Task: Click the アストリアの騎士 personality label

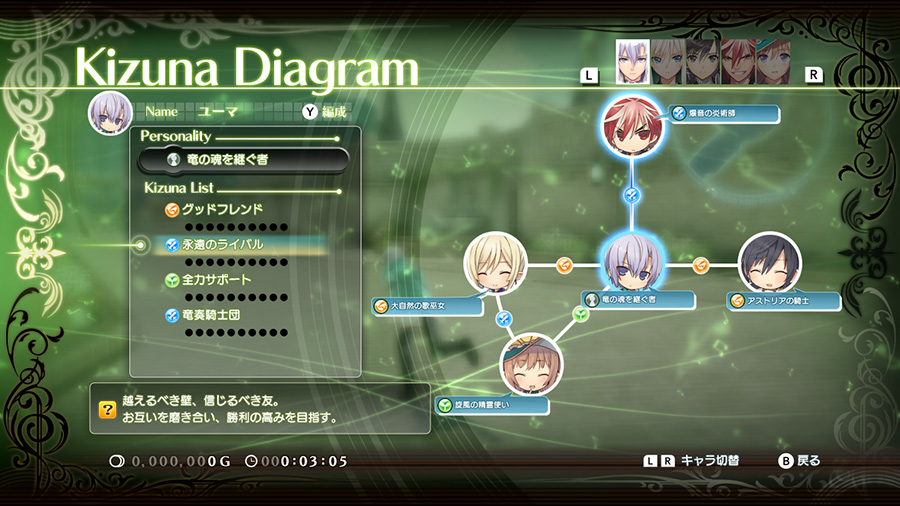Action: coord(784,301)
